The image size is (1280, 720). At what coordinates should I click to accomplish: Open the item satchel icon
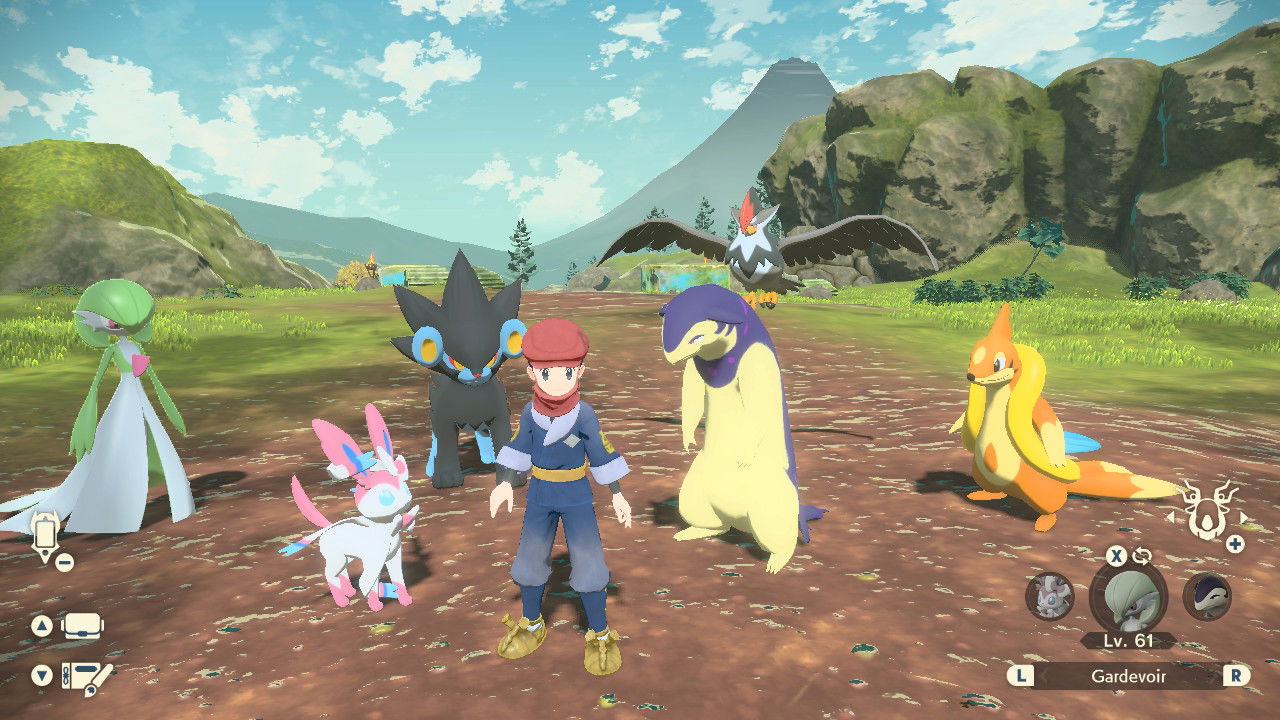[x=82, y=628]
